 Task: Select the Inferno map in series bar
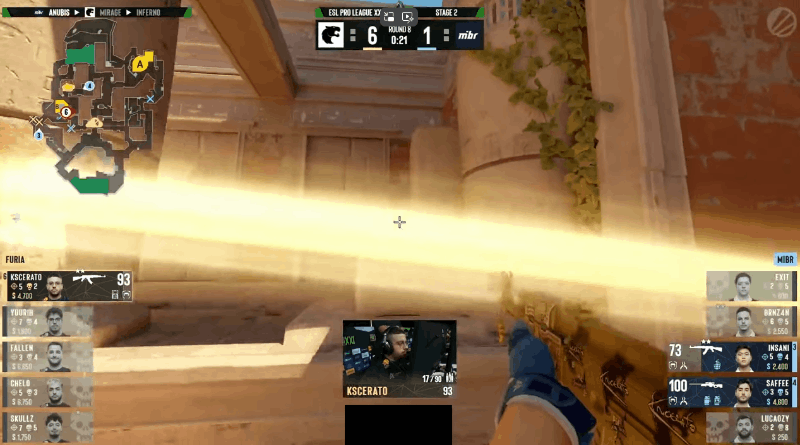click(160, 13)
